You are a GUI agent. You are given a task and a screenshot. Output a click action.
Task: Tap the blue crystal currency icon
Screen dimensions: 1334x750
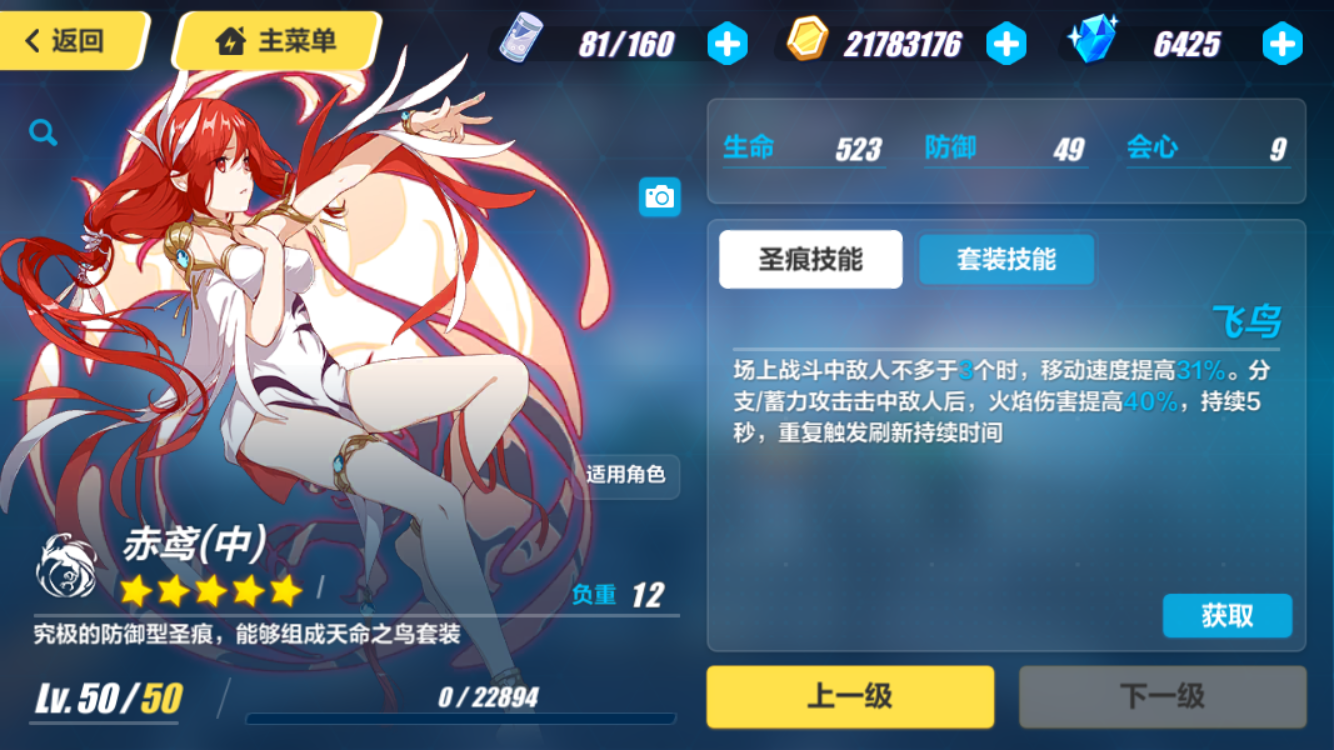pyautogui.click(x=1097, y=42)
